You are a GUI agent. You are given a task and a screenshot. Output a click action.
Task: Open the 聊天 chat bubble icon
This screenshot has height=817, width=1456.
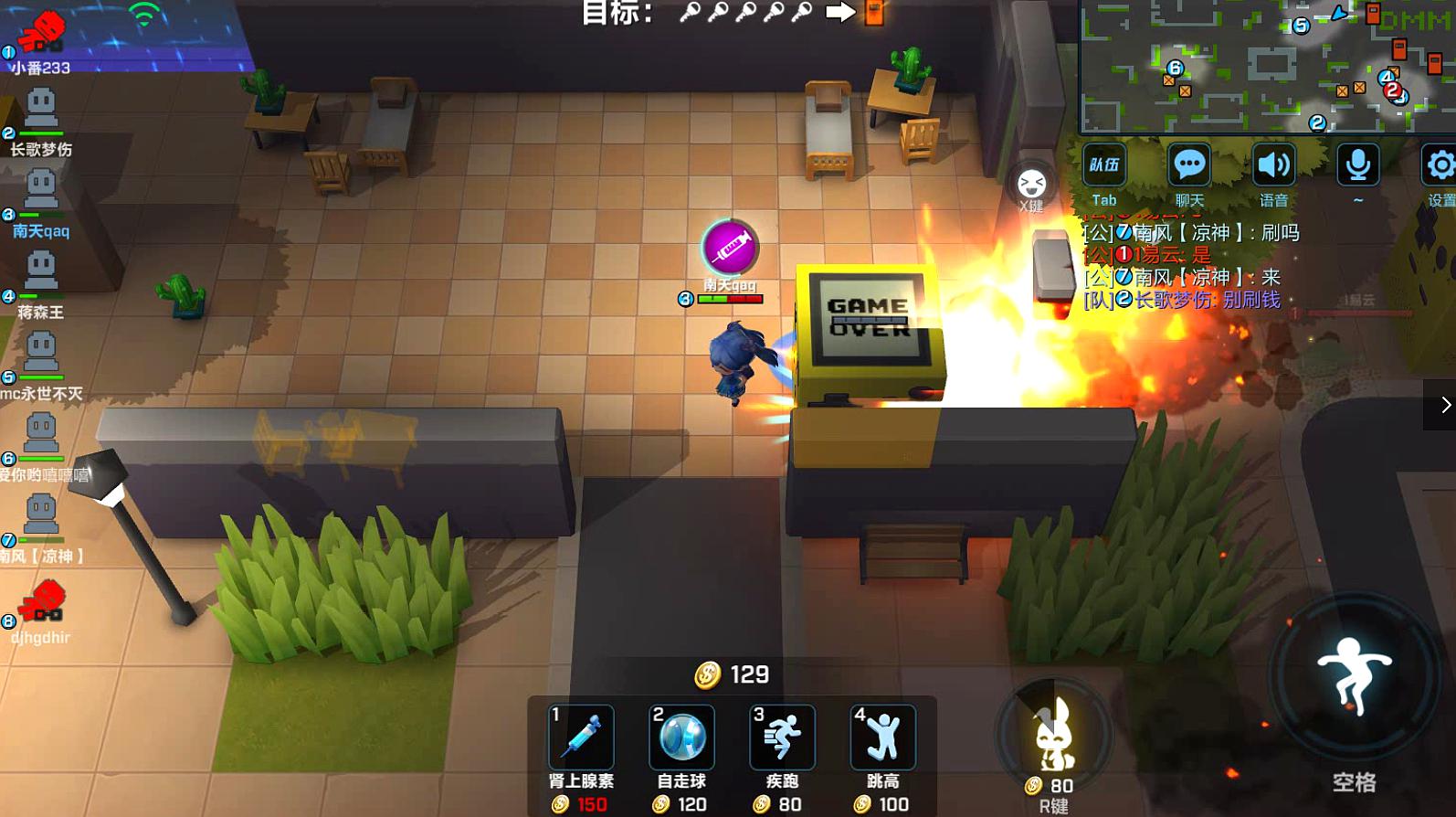click(x=1188, y=165)
